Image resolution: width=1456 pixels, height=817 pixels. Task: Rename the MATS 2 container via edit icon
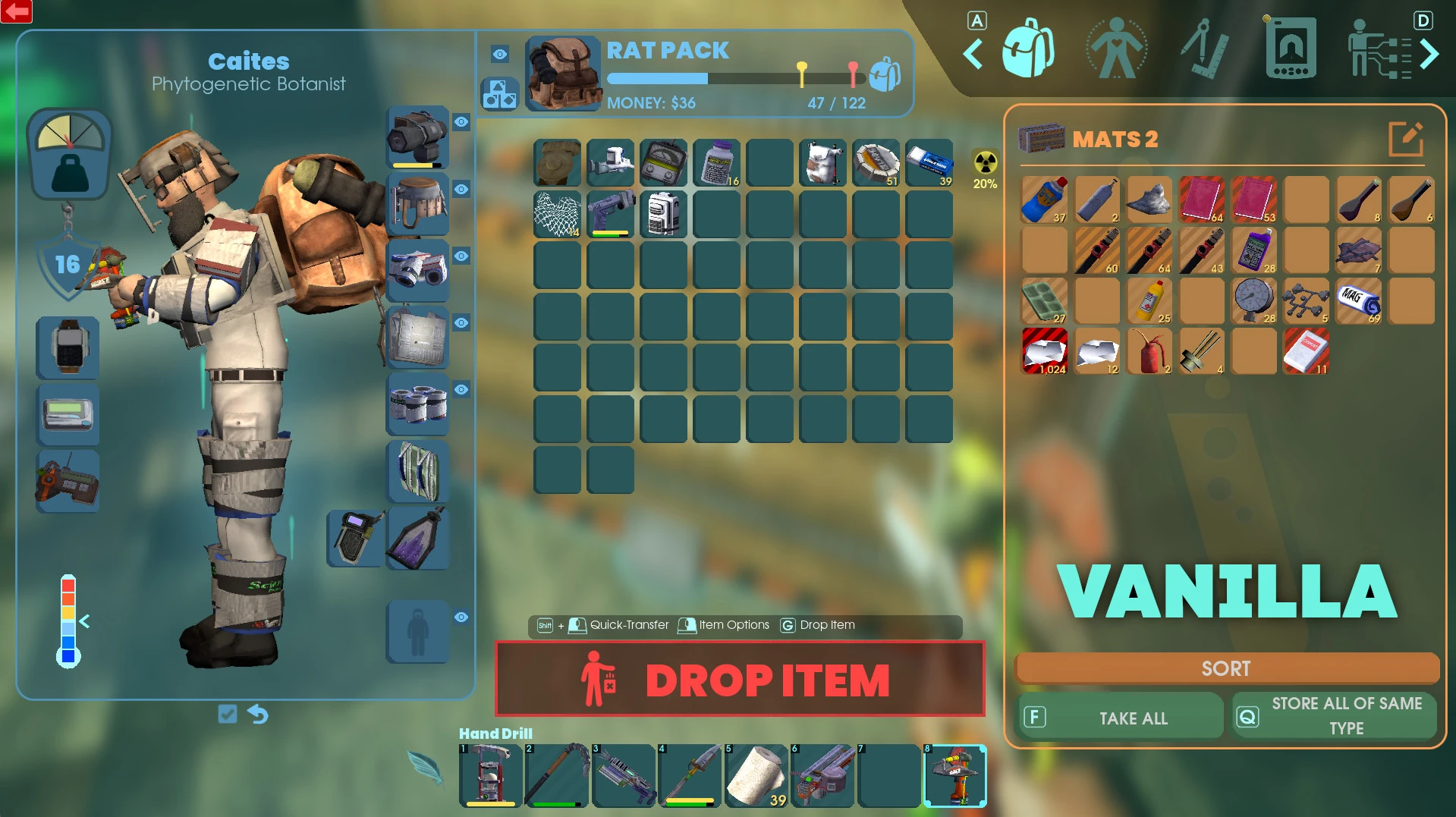[1405, 139]
